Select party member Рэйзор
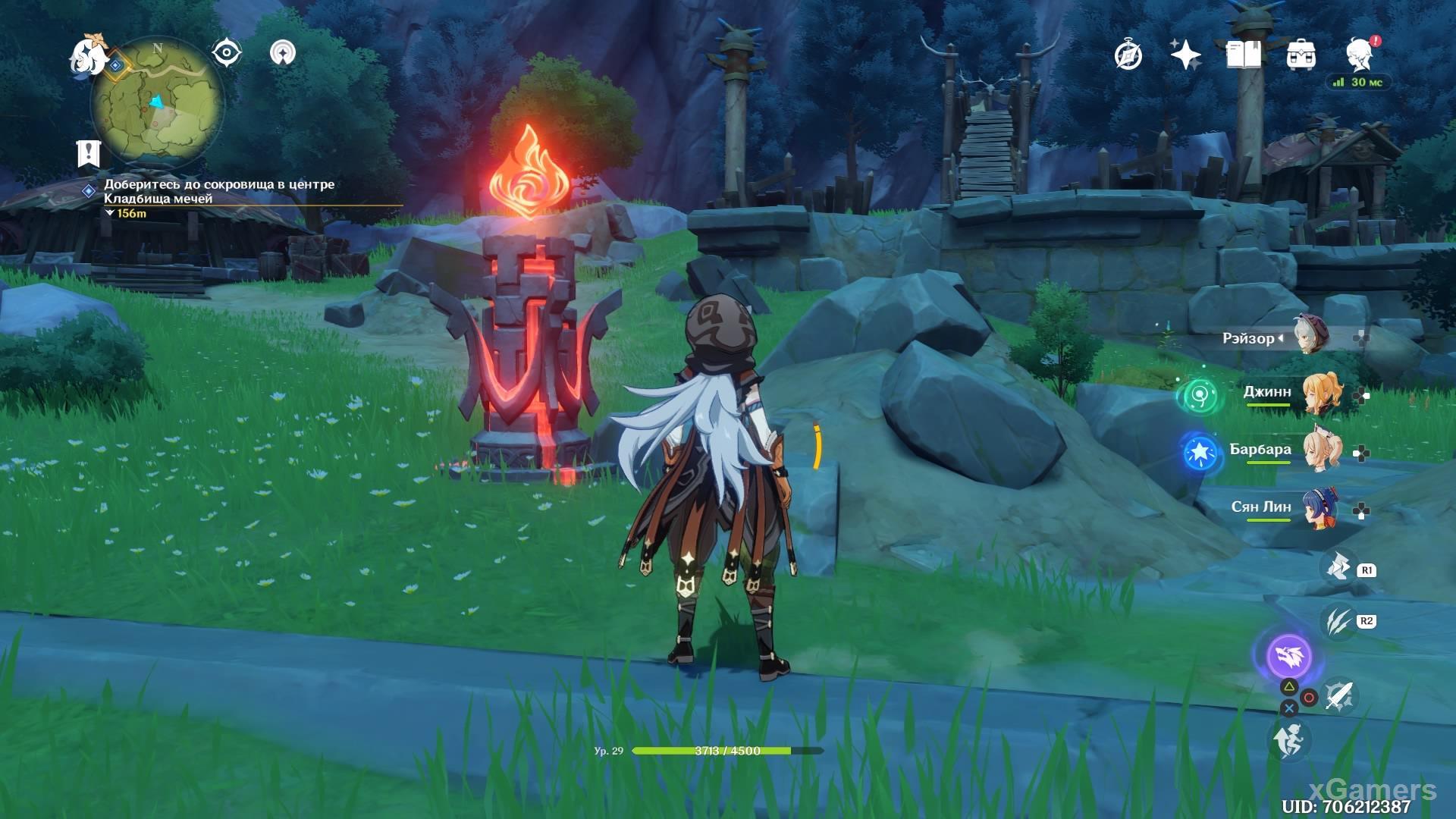Image resolution: width=1456 pixels, height=819 pixels. click(x=1310, y=338)
